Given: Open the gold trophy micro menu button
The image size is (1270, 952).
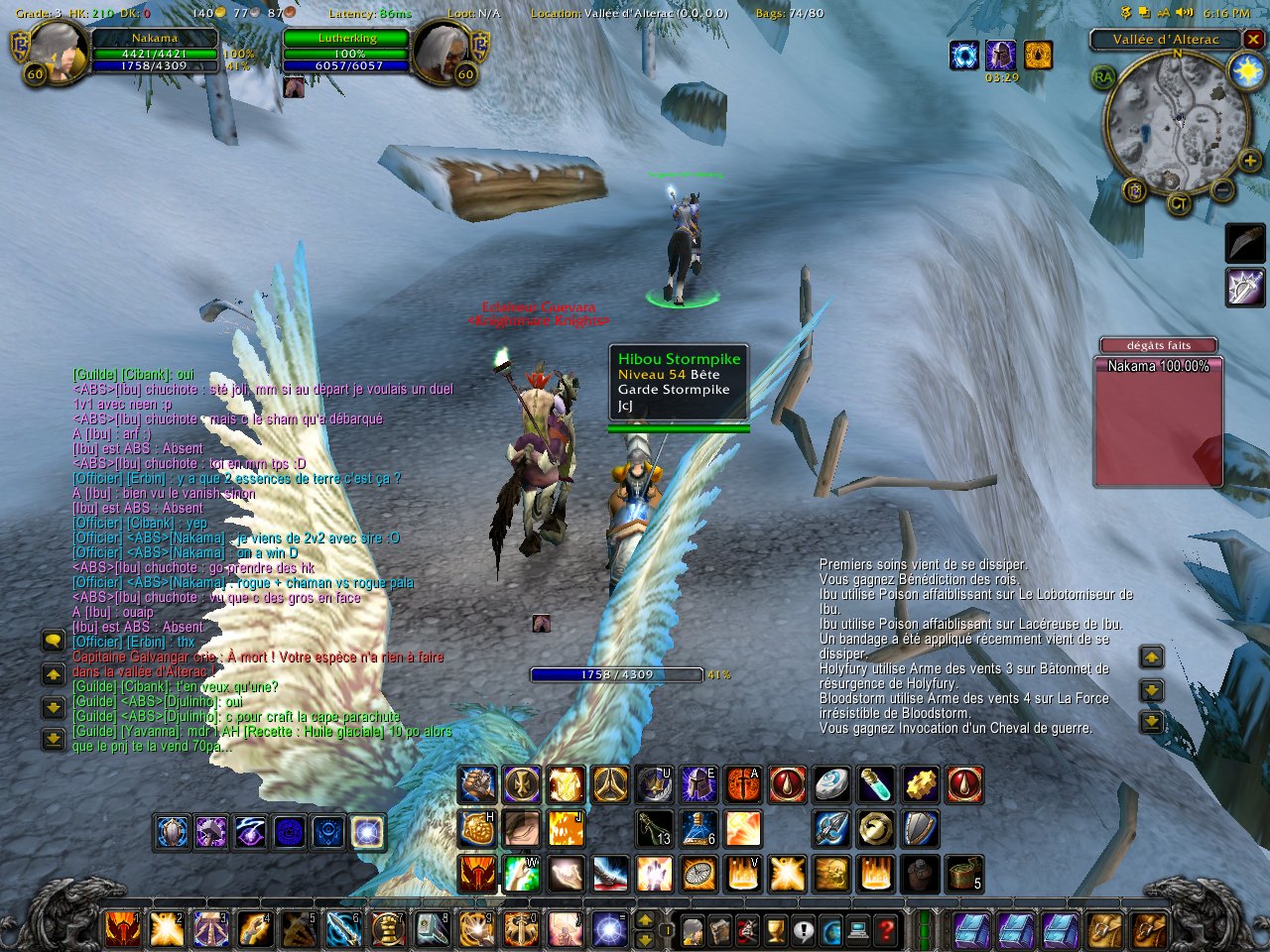Looking at the screenshot, I should tap(776, 930).
